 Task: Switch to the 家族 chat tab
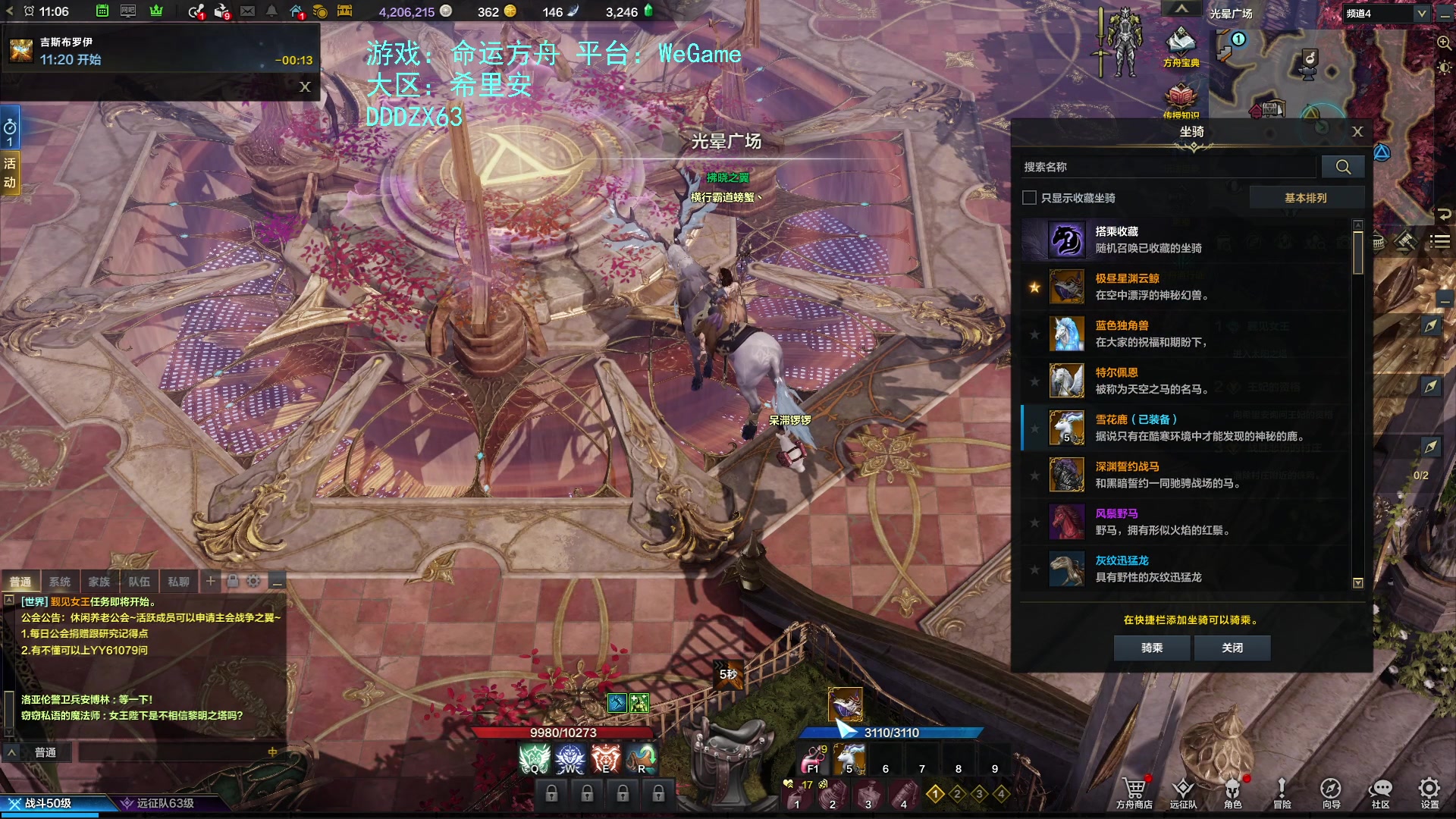99,582
